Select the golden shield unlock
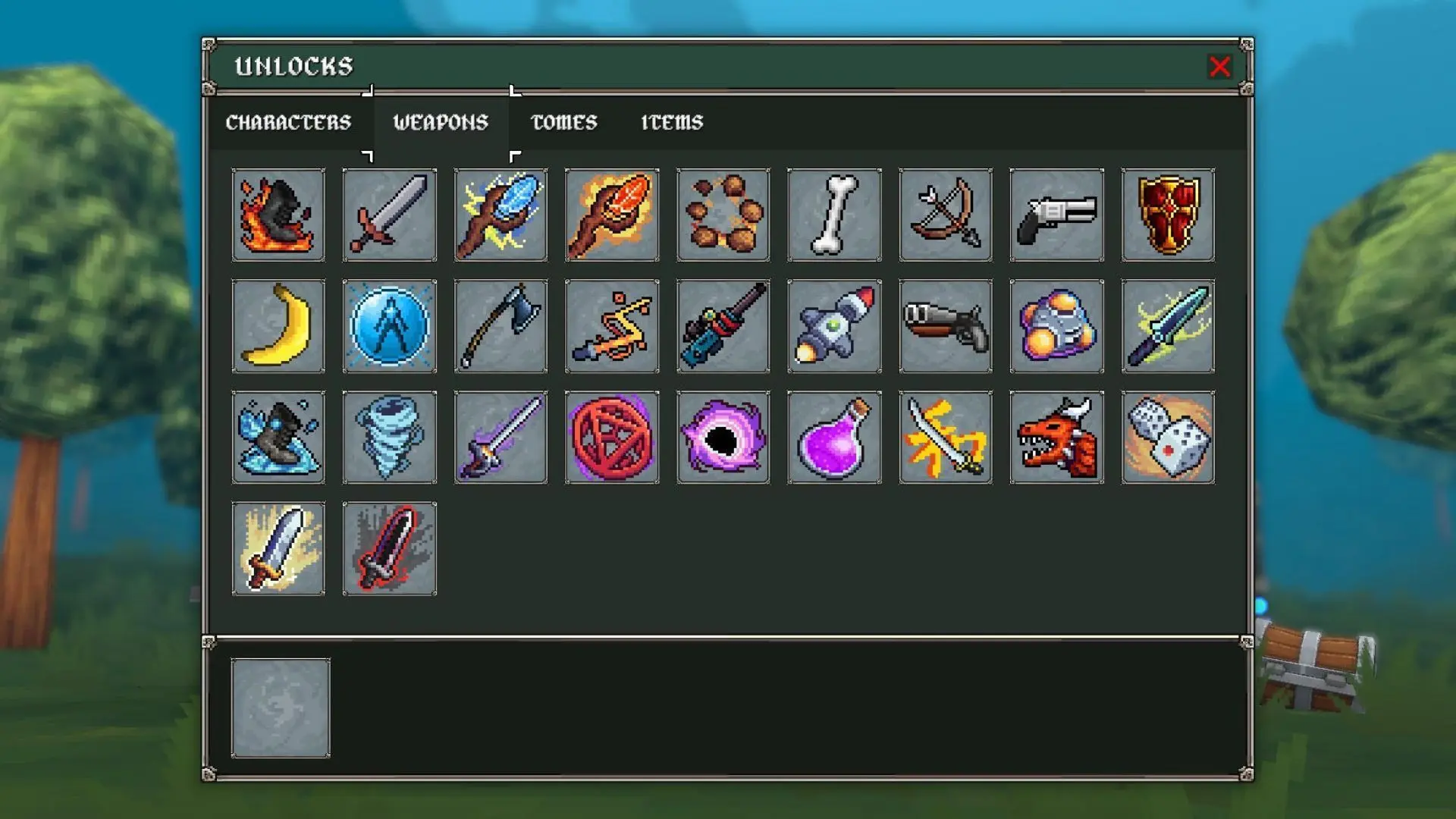1456x819 pixels. pyautogui.click(x=1168, y=215)
